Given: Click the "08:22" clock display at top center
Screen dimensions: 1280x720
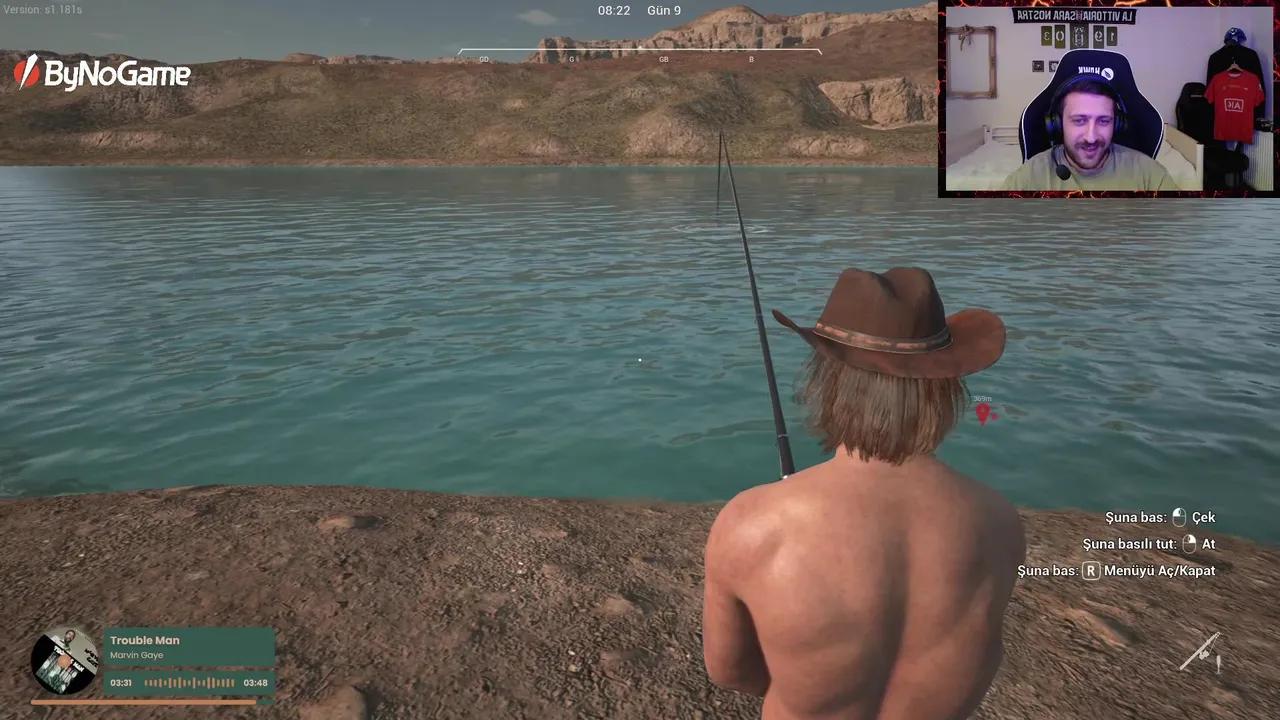Looking at the screenshot, I should 613,10.
